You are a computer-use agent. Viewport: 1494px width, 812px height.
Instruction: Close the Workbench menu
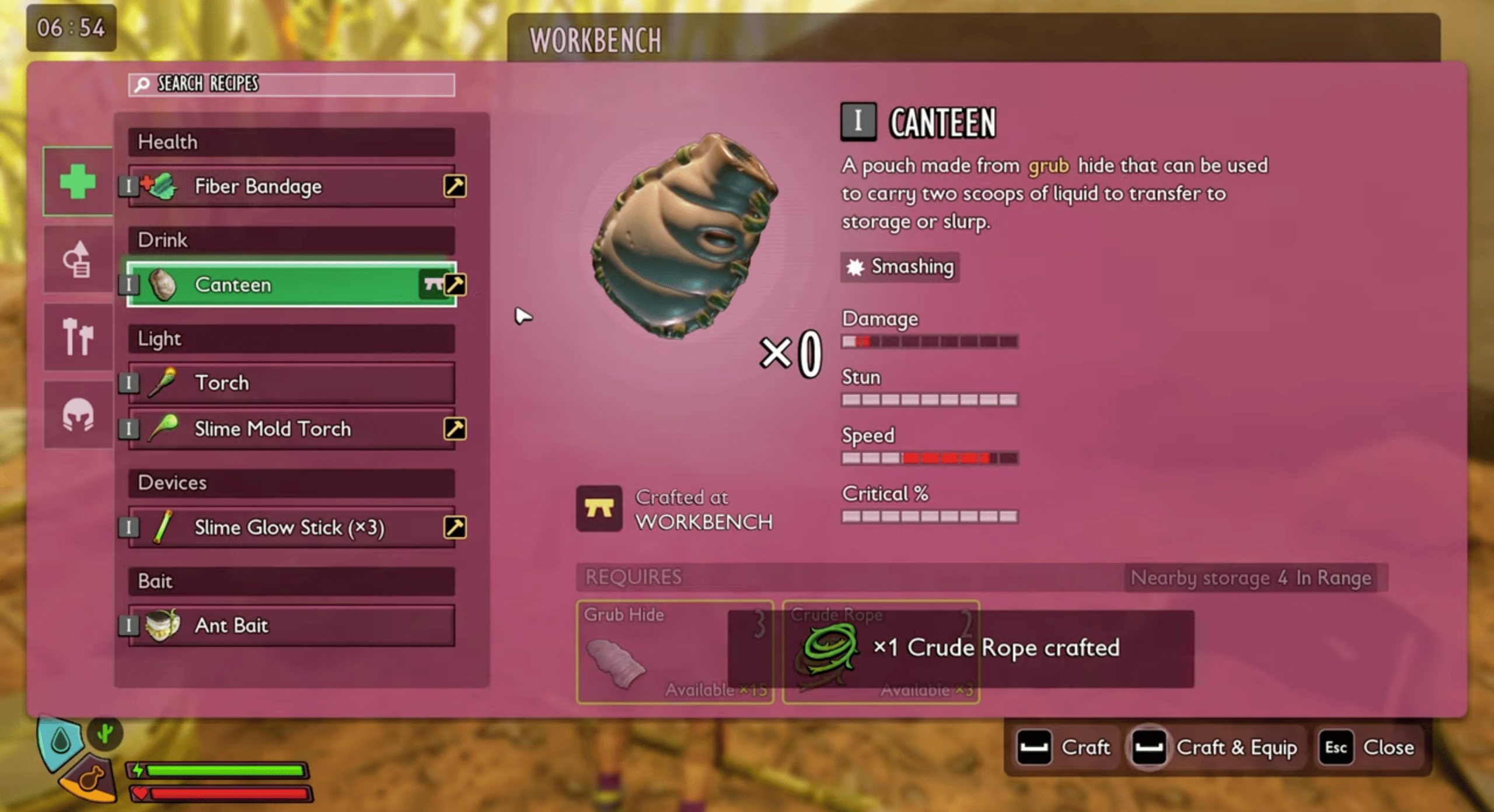[1367, 747]
